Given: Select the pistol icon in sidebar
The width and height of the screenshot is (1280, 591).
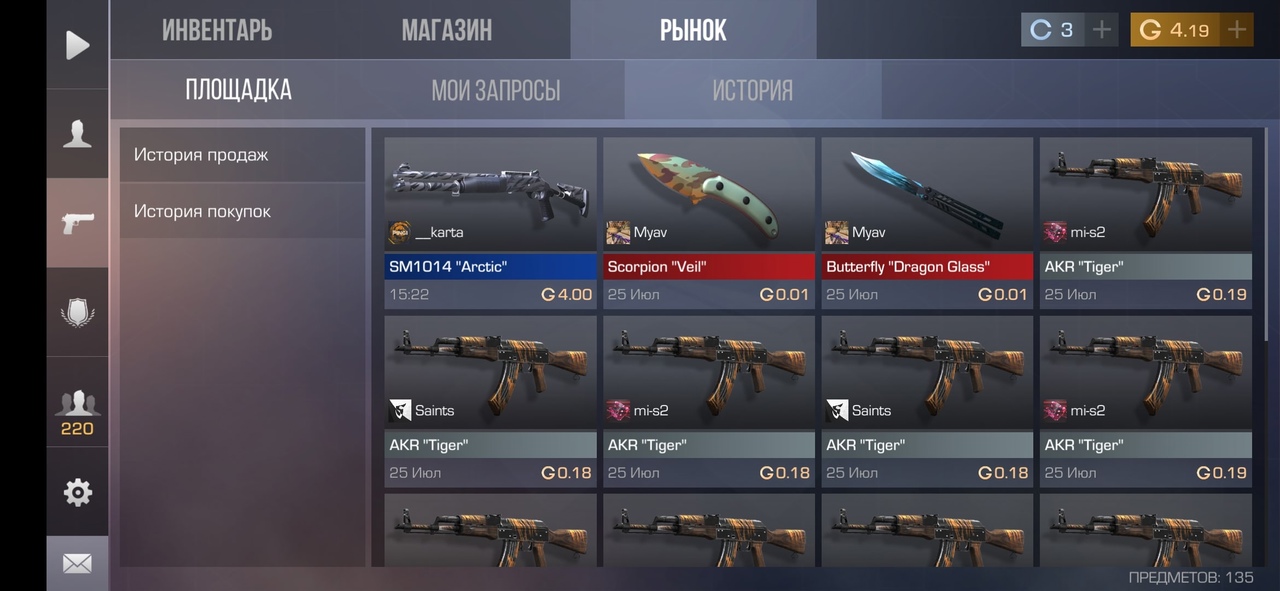Looking at the screenshot, I should (x=77, y=223).
